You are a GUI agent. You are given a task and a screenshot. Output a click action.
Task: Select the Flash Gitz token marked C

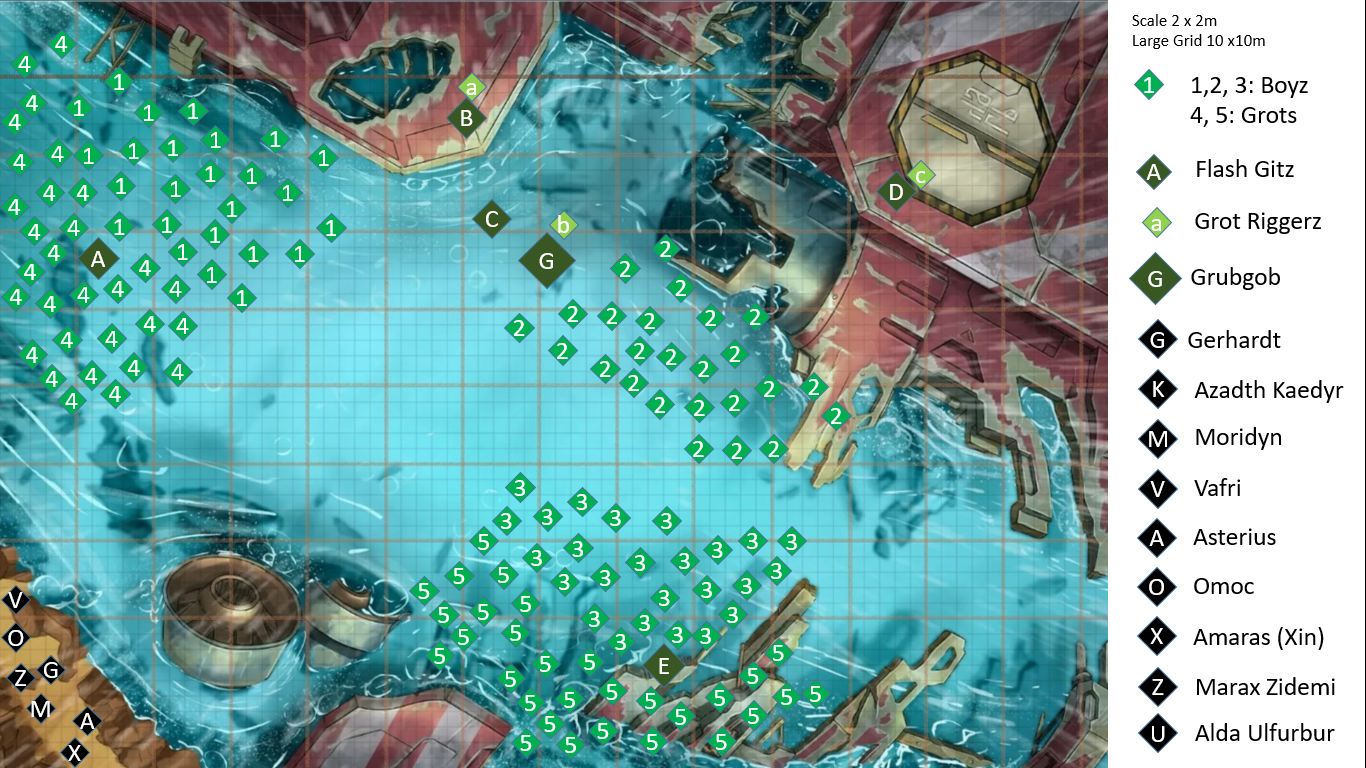point(491,219)
